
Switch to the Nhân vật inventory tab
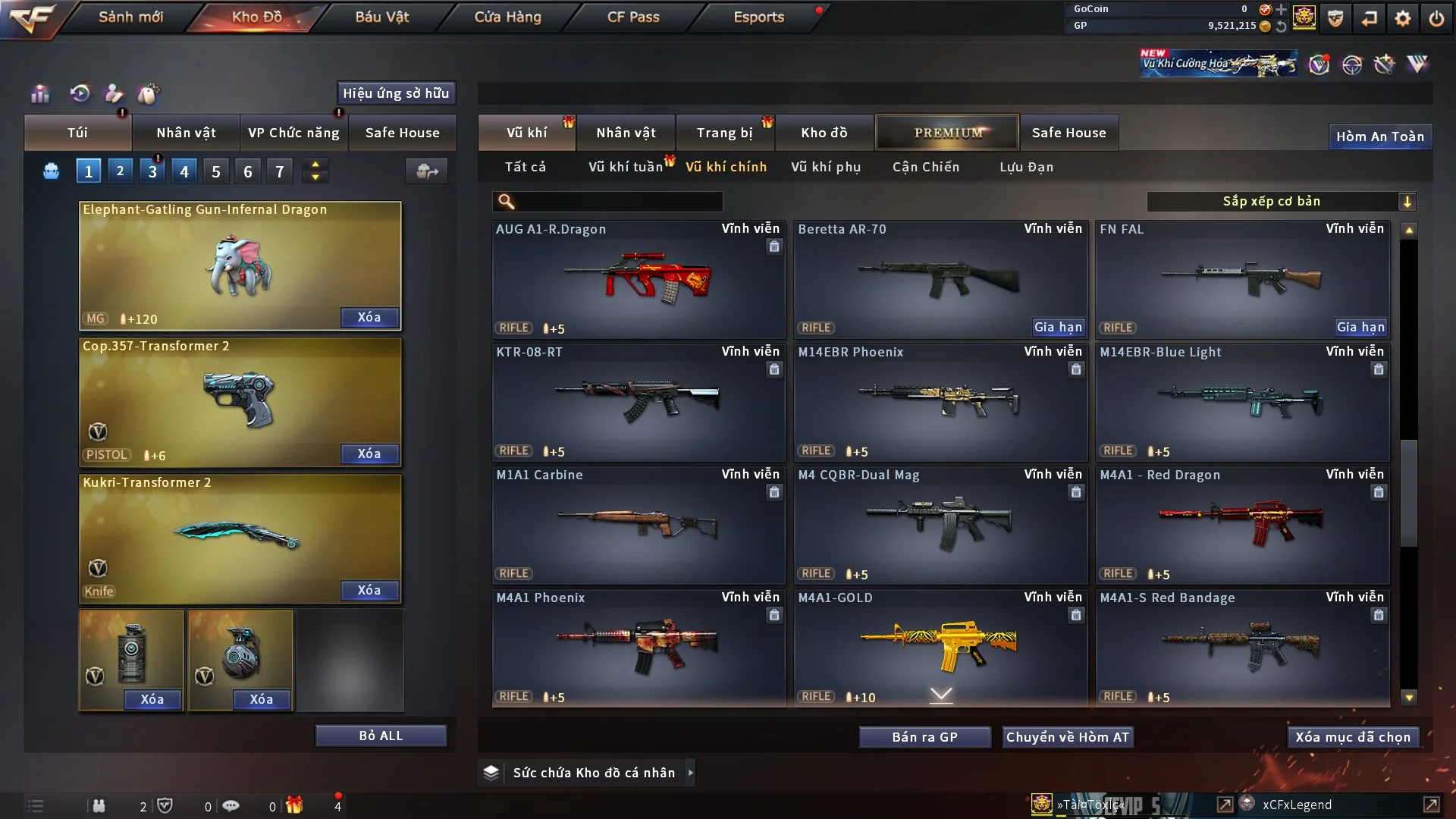point(626,133)
